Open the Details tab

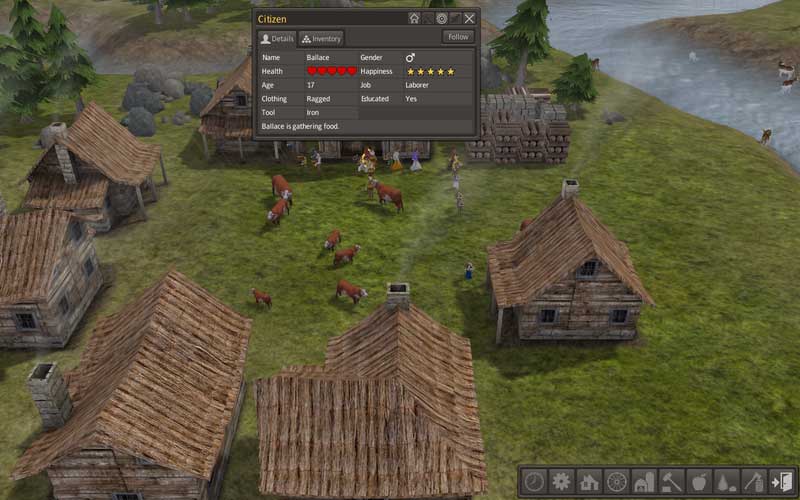pyautogui.click(x=277, y=38)
